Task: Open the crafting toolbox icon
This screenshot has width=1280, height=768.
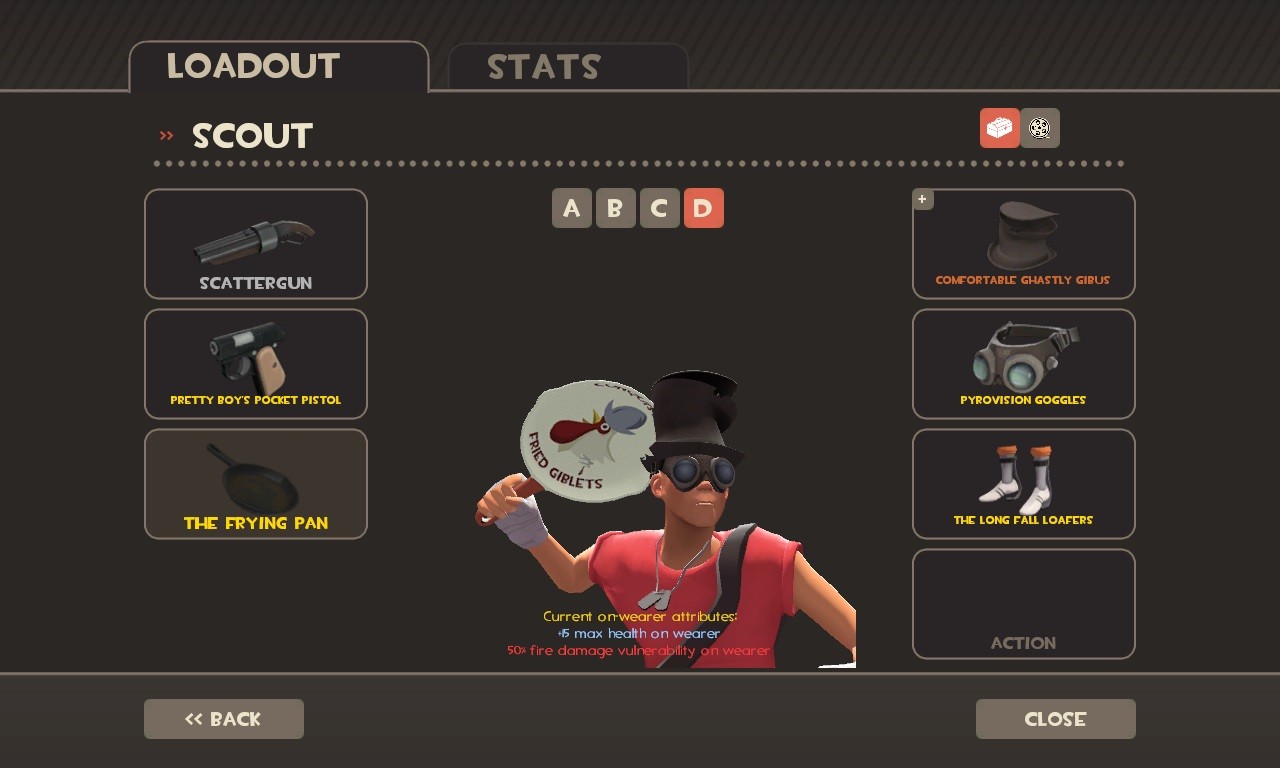Action: 999,128
